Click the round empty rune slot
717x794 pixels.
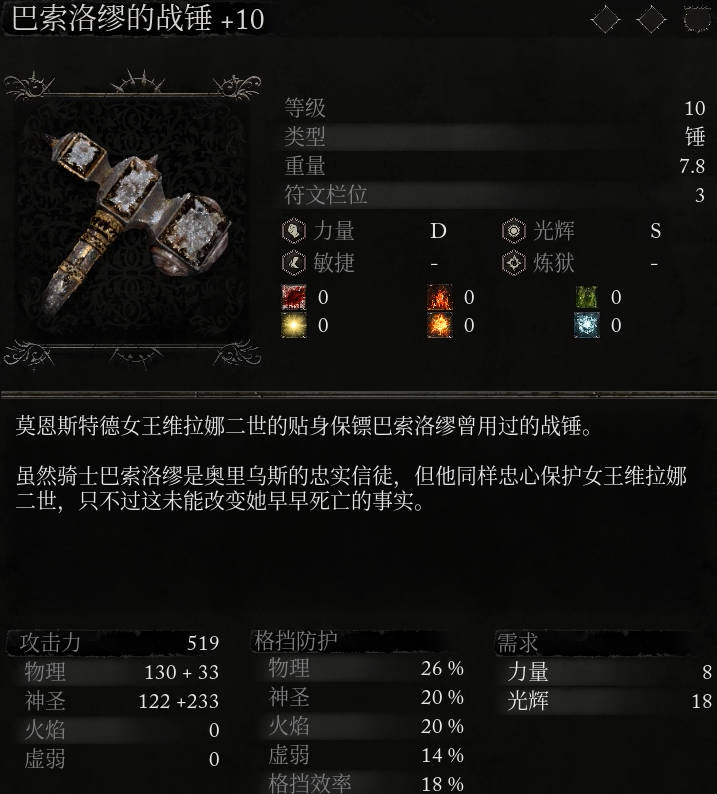697,19
